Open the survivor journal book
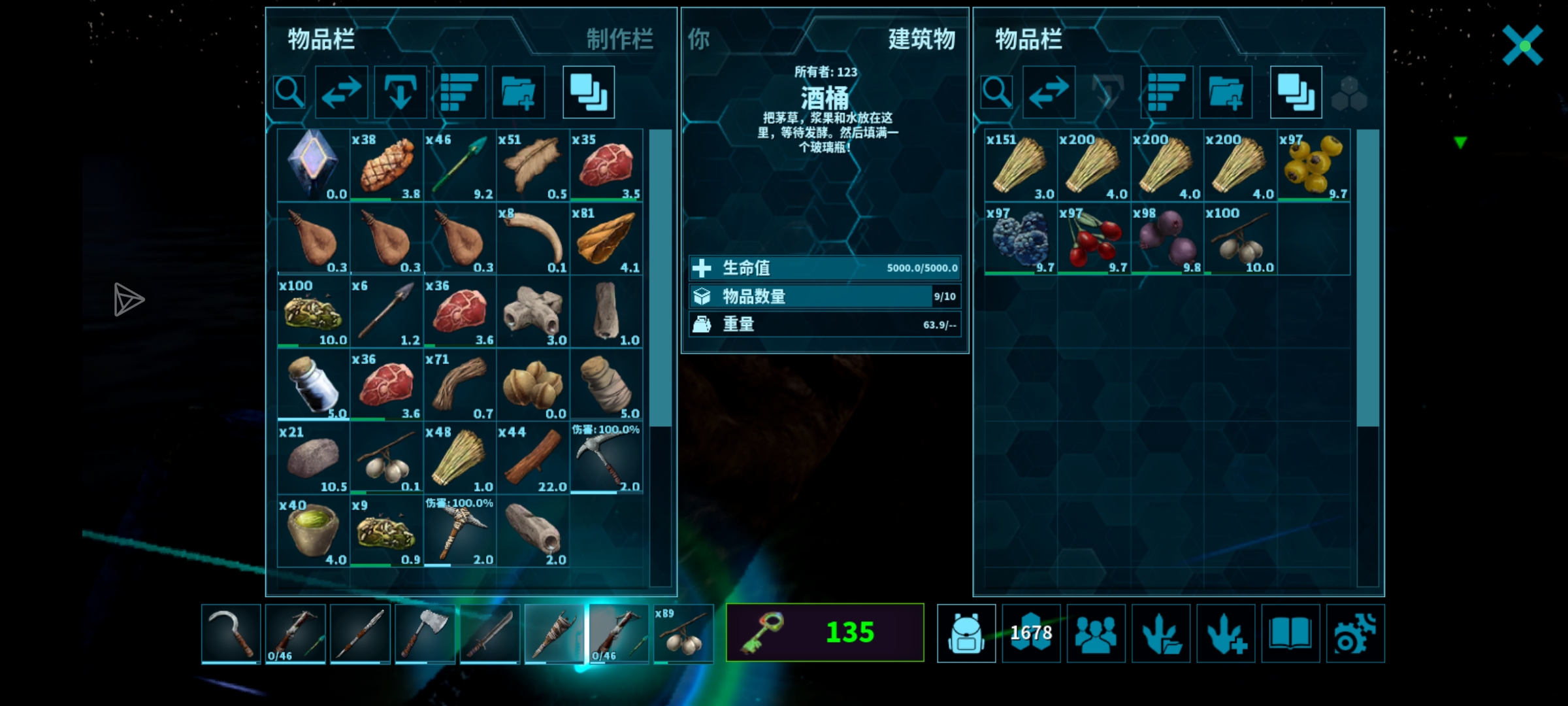This screenshot has height=706, width=1568. point(1290,633)
